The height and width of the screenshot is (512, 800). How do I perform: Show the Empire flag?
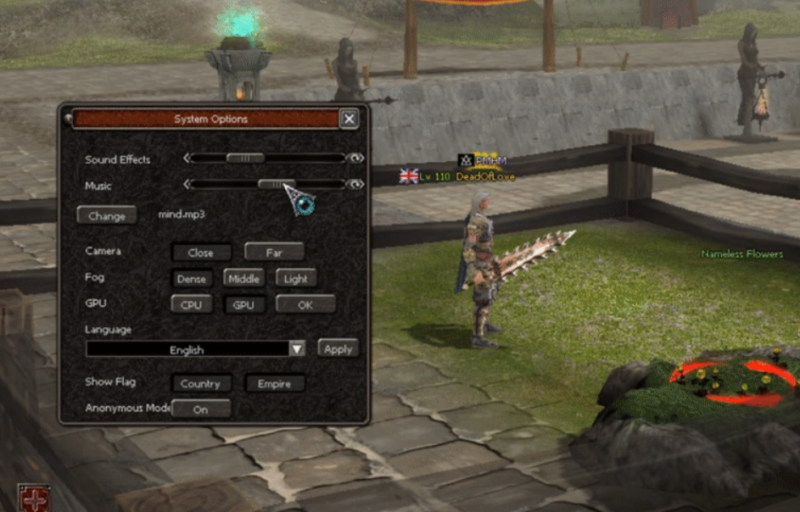point(275,383)
